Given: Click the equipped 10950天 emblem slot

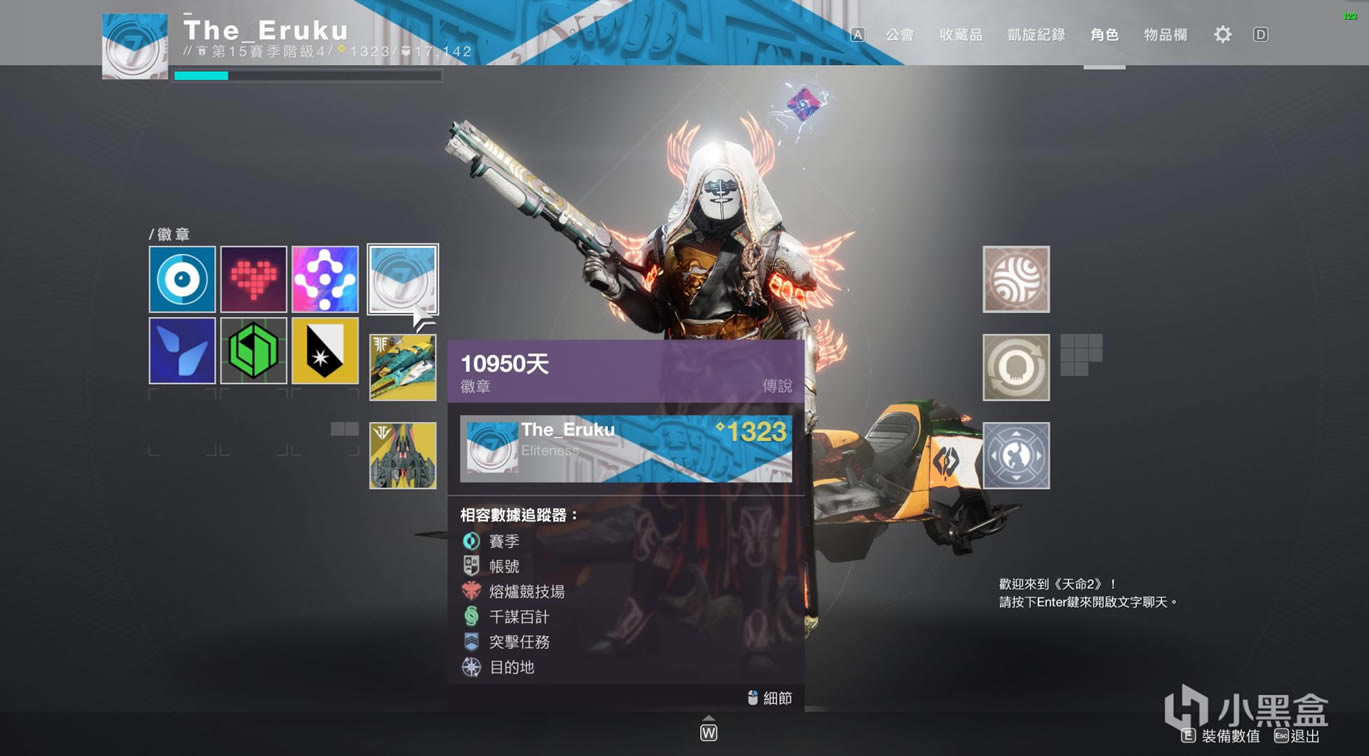Looking at the screenshot, I should tap(402, 279).
